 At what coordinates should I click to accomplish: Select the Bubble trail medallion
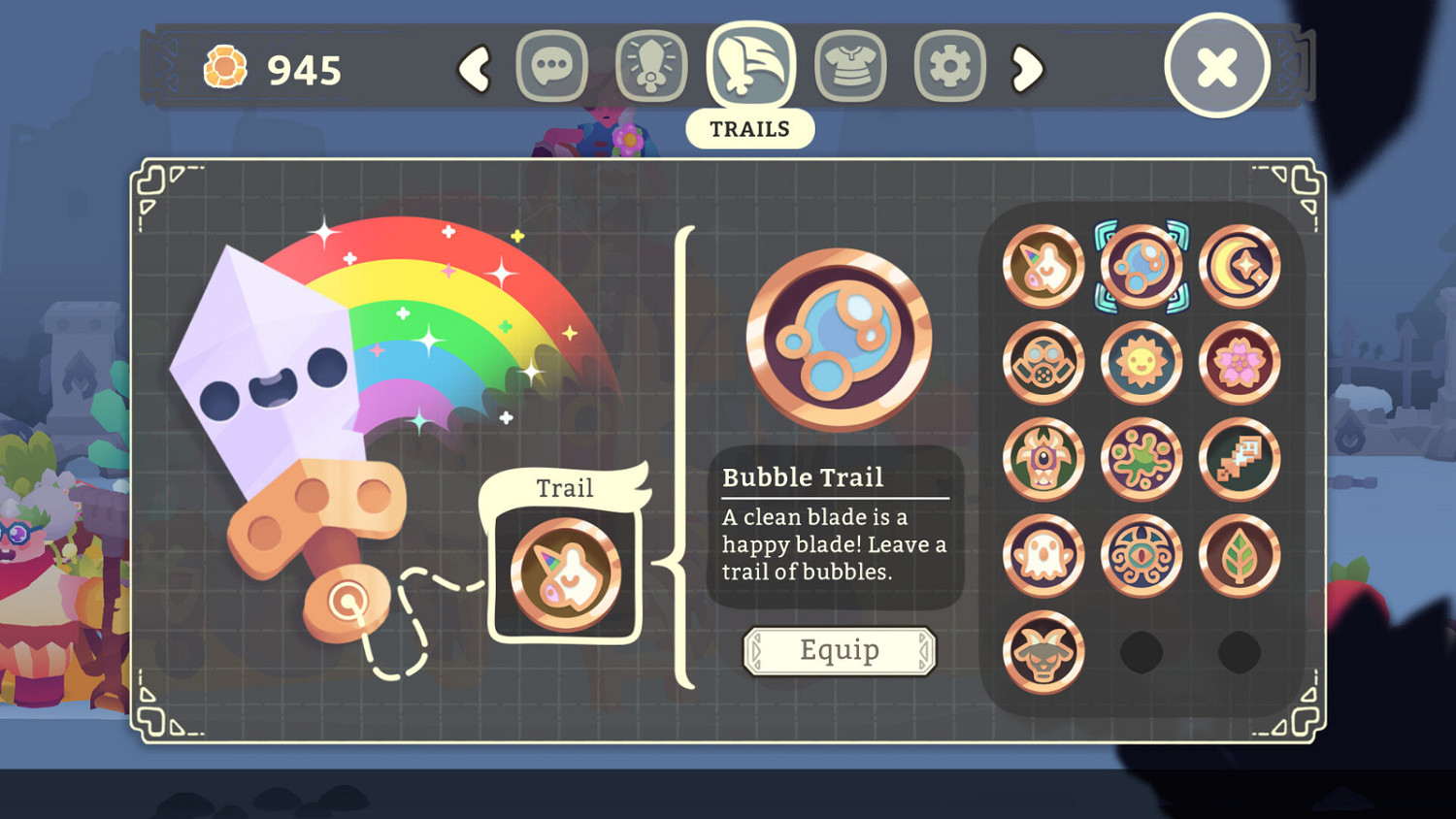point(1142,265)
